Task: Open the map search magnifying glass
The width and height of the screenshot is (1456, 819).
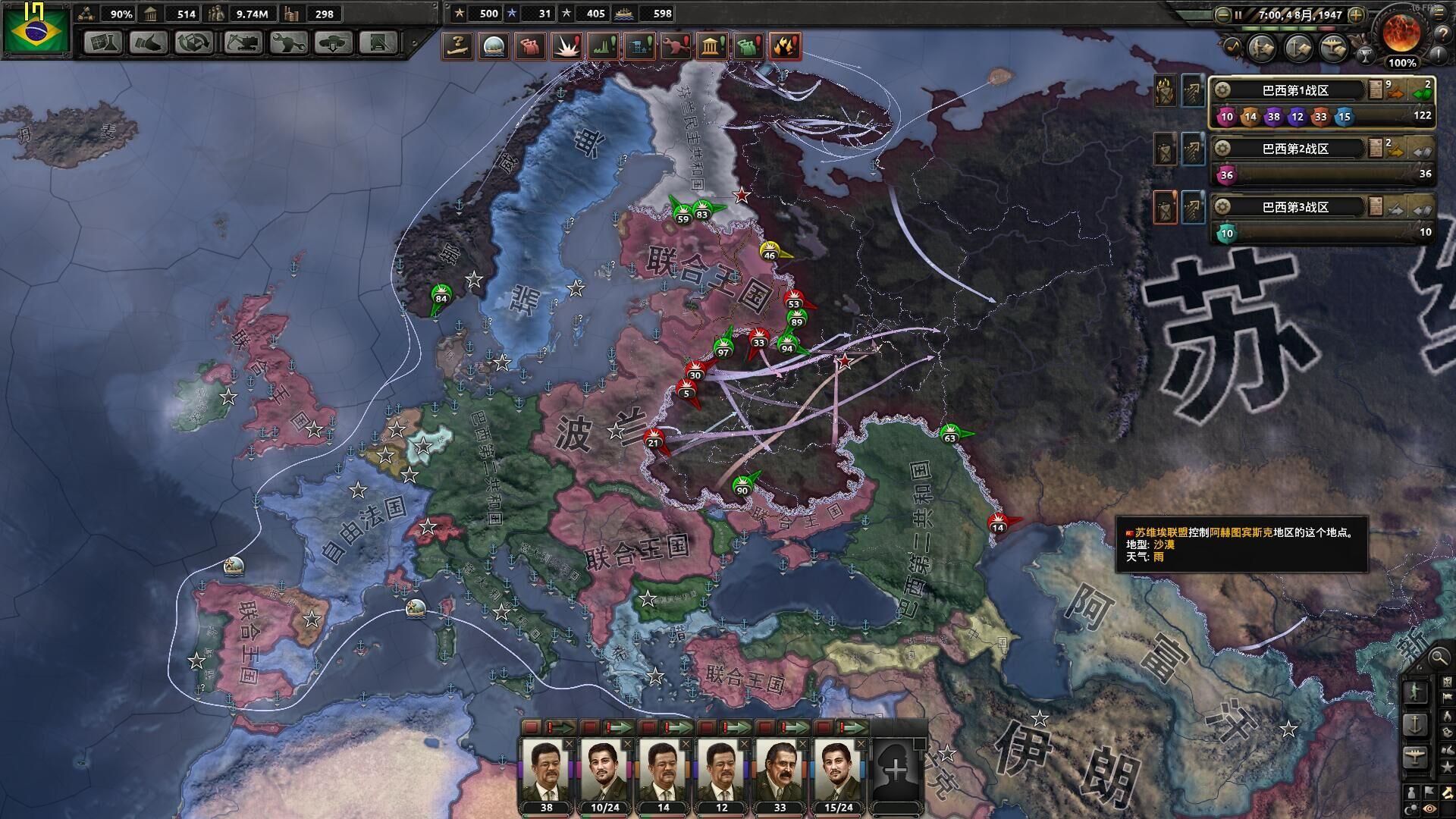Action: pyautogui.click(x=1437, y=658)
